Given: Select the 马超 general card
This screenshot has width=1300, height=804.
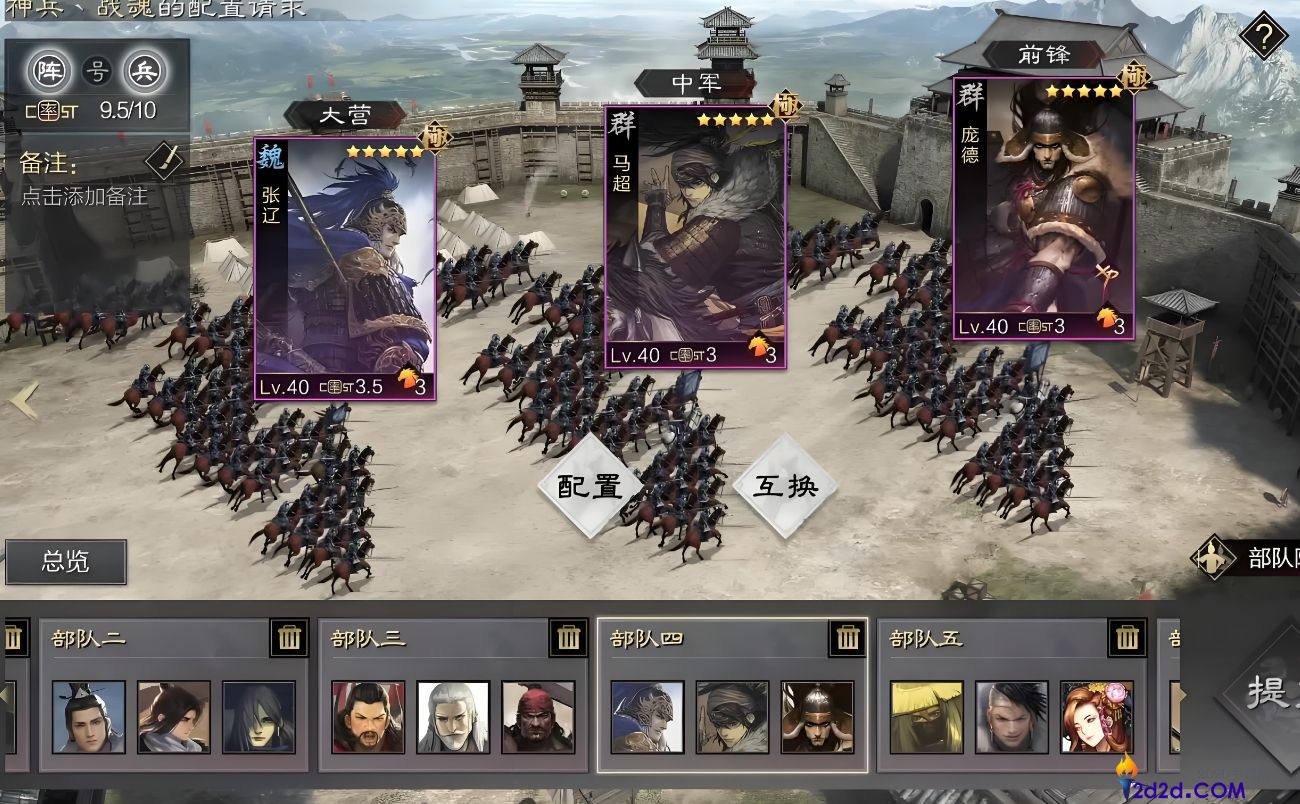Looking at the screenshot, I should click(x=695, y=238).
